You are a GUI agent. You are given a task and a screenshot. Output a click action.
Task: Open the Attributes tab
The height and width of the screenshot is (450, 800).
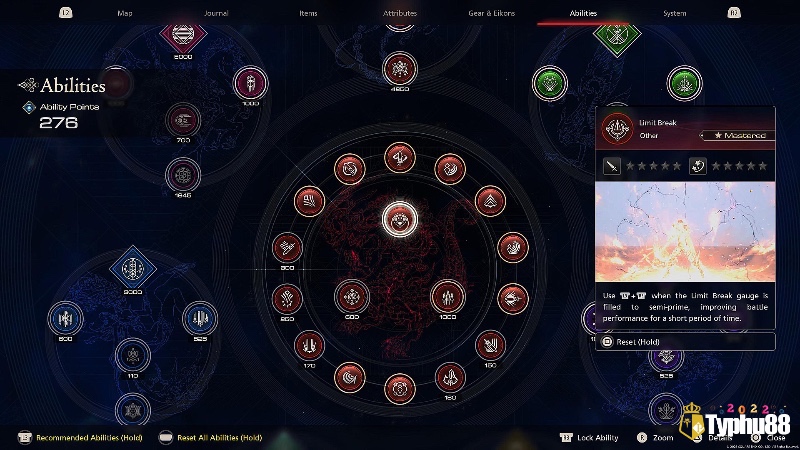pos(400,13)
